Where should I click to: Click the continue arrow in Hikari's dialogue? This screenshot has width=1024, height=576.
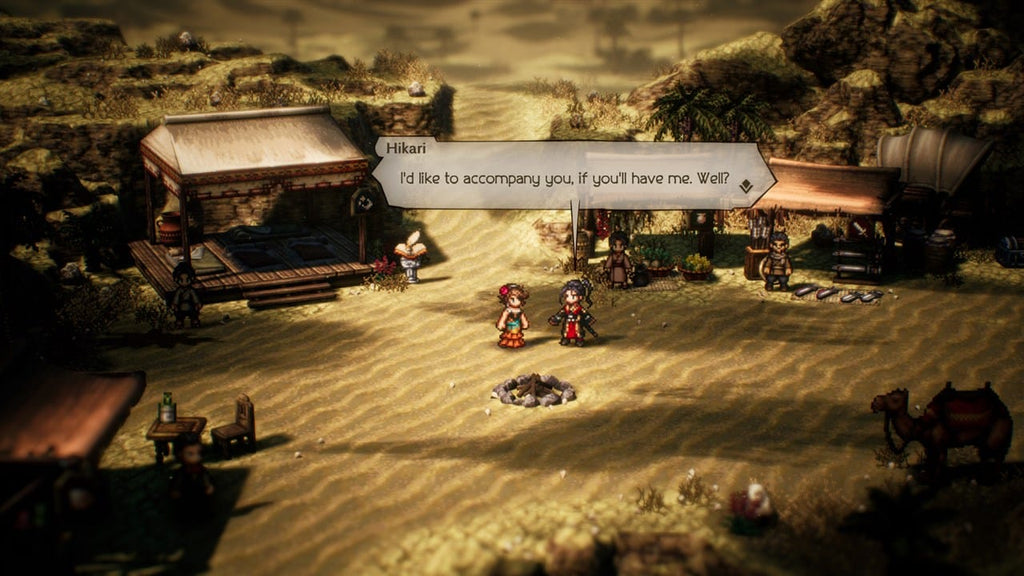click(746, 185)
